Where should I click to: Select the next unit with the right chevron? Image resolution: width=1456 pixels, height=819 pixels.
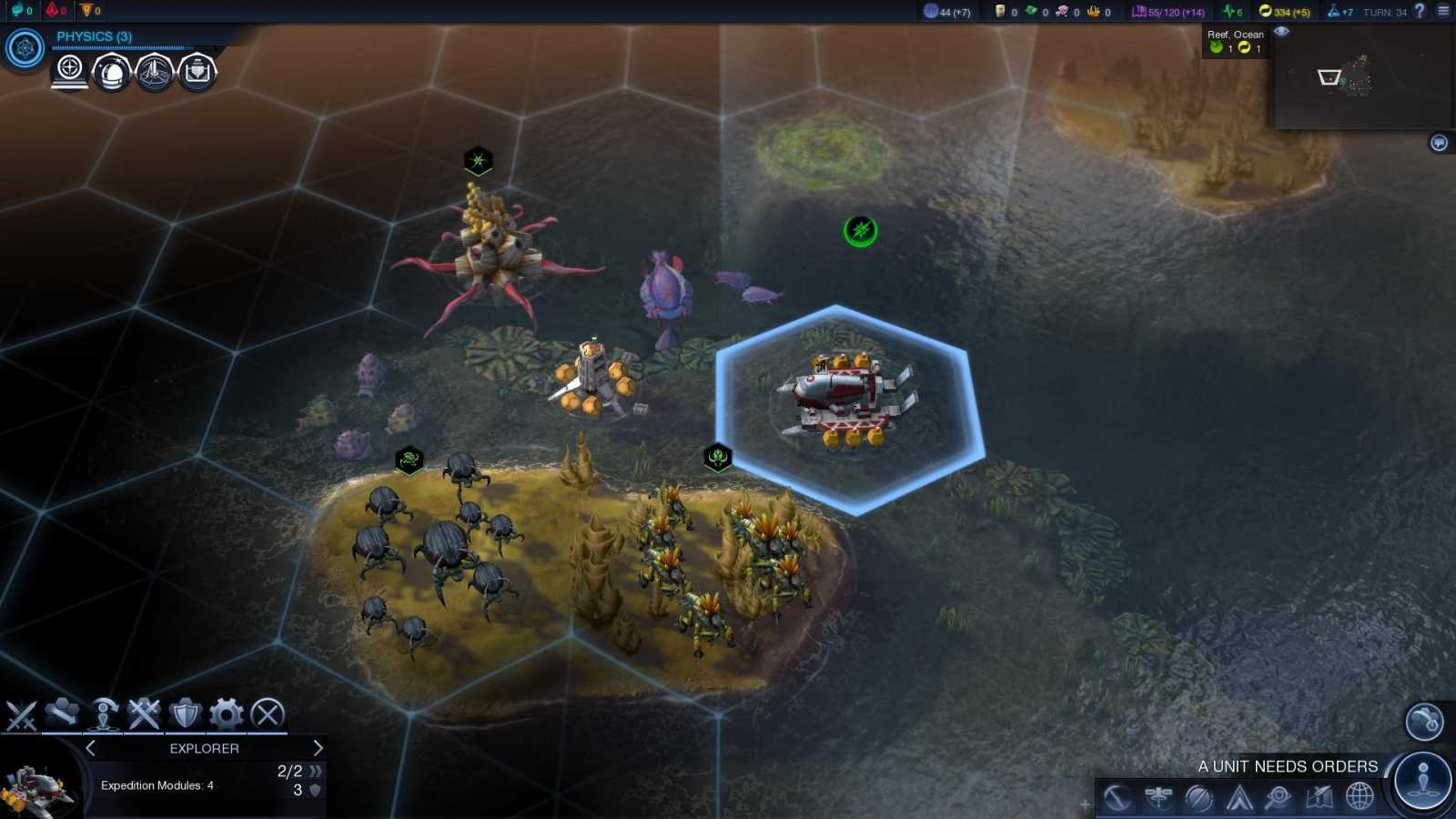(317, 748)
